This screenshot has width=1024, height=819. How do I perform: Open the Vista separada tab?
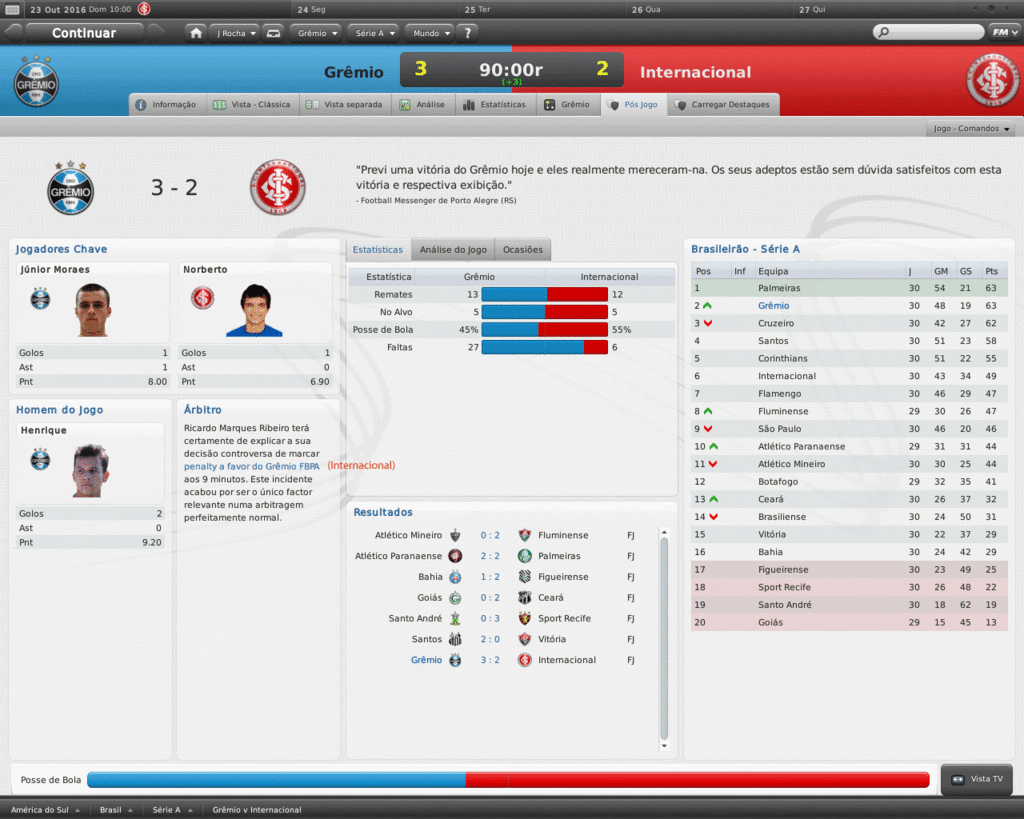point(344,104)
